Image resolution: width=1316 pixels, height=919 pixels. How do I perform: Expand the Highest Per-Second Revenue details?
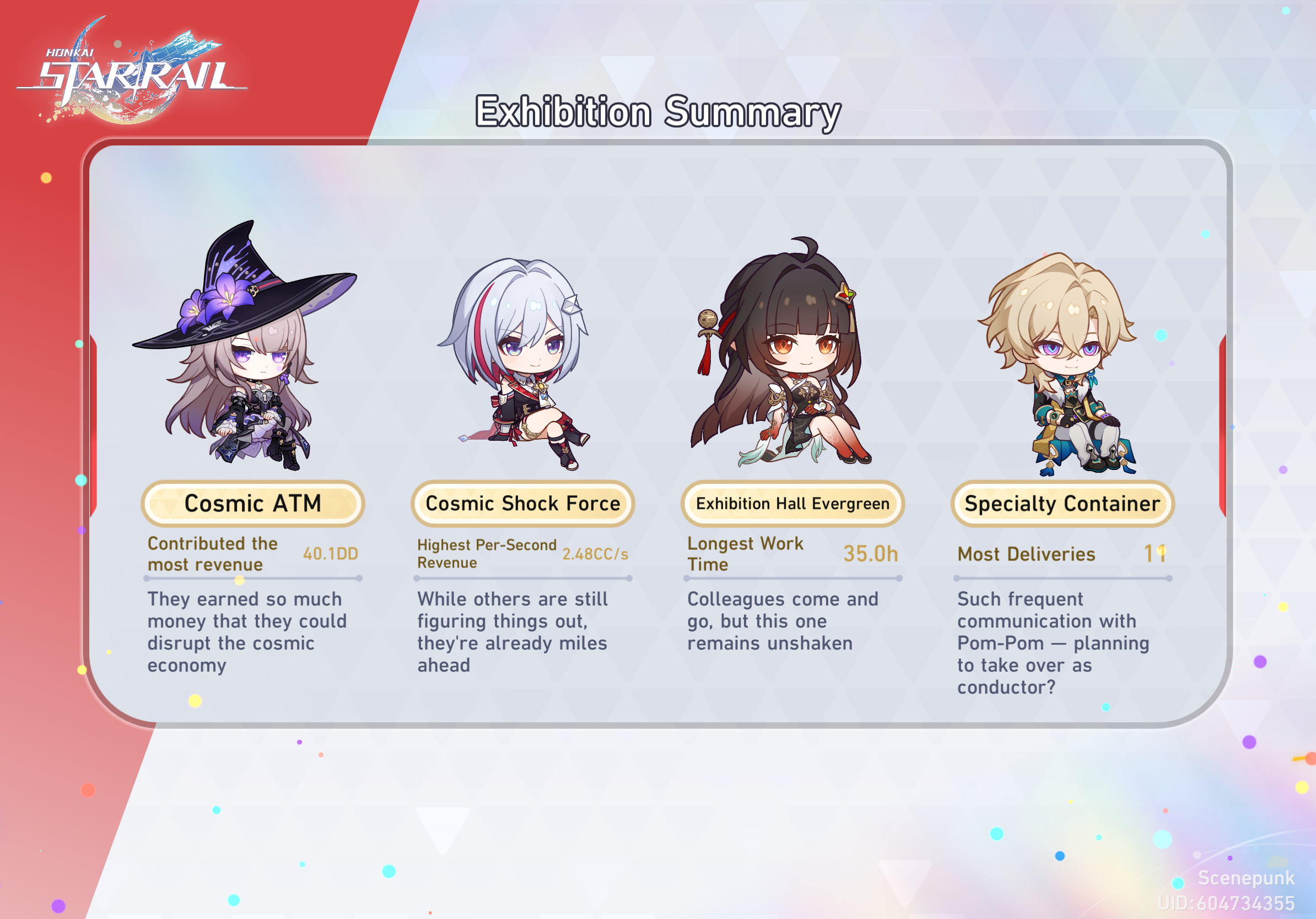pyautogui.click(x=487, y=554)
